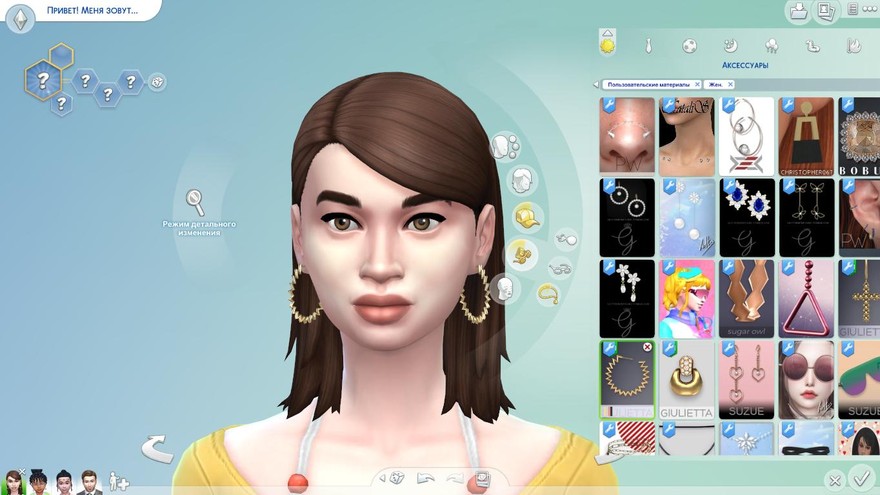The image size is (880, 495).
Task: Add a new sim to the household
Action: [119, 481]
